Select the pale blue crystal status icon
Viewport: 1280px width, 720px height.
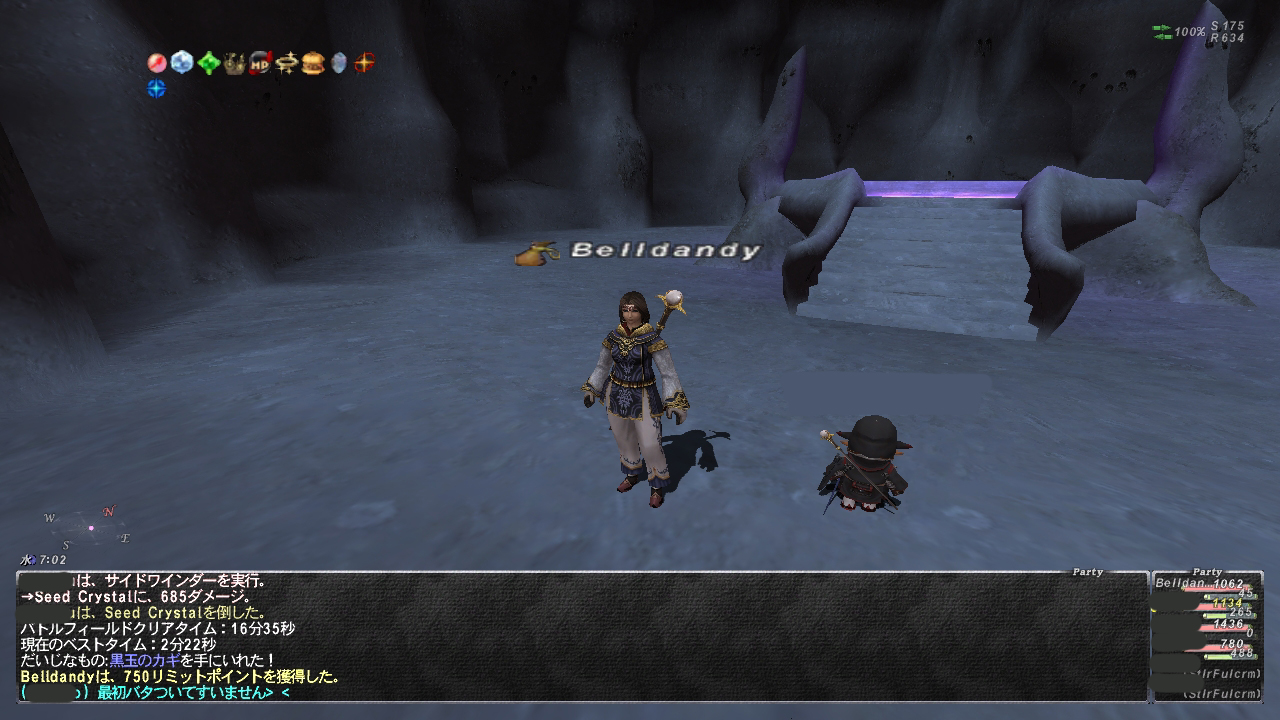pyautogui.click(x=182, y=63)
